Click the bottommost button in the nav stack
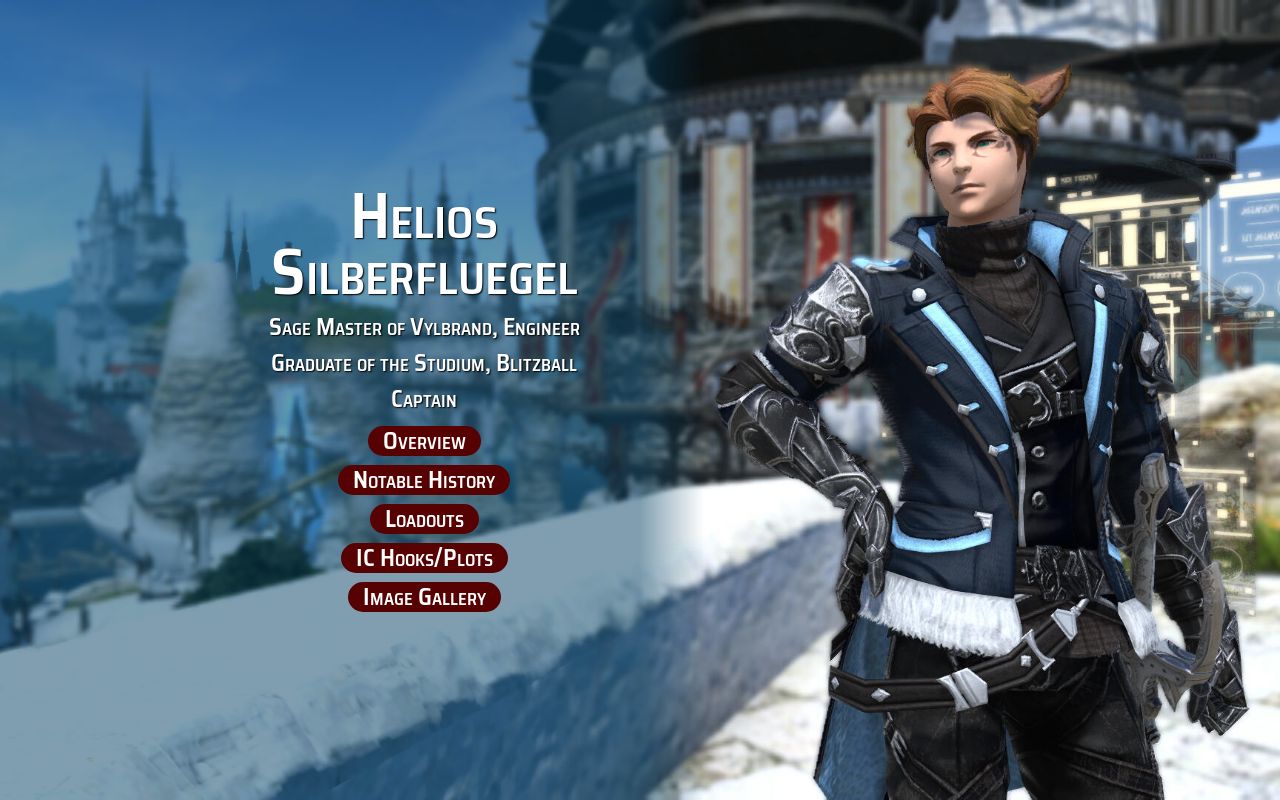This screenshot has width=1280, height=800. [423, 597]
